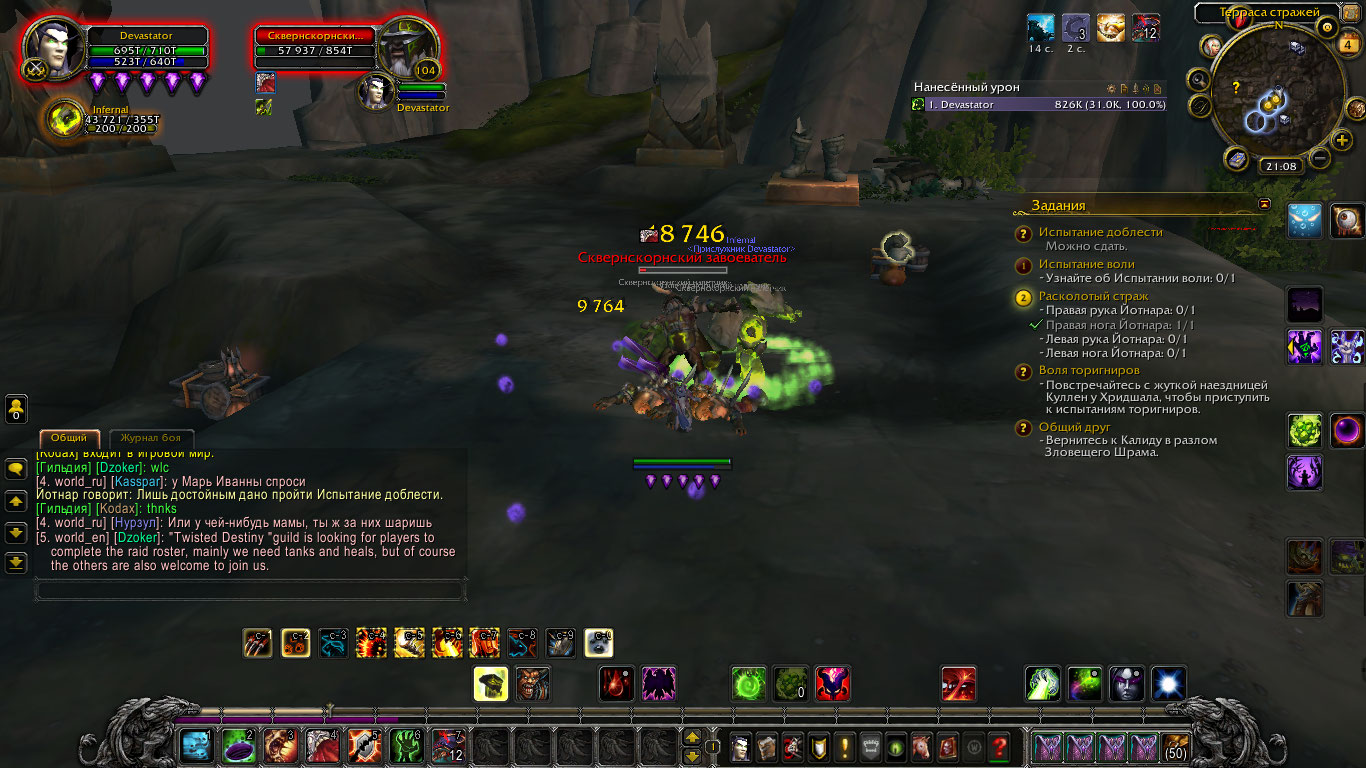Open the backpack showing 50 free slots

(x=1175, y=746)
